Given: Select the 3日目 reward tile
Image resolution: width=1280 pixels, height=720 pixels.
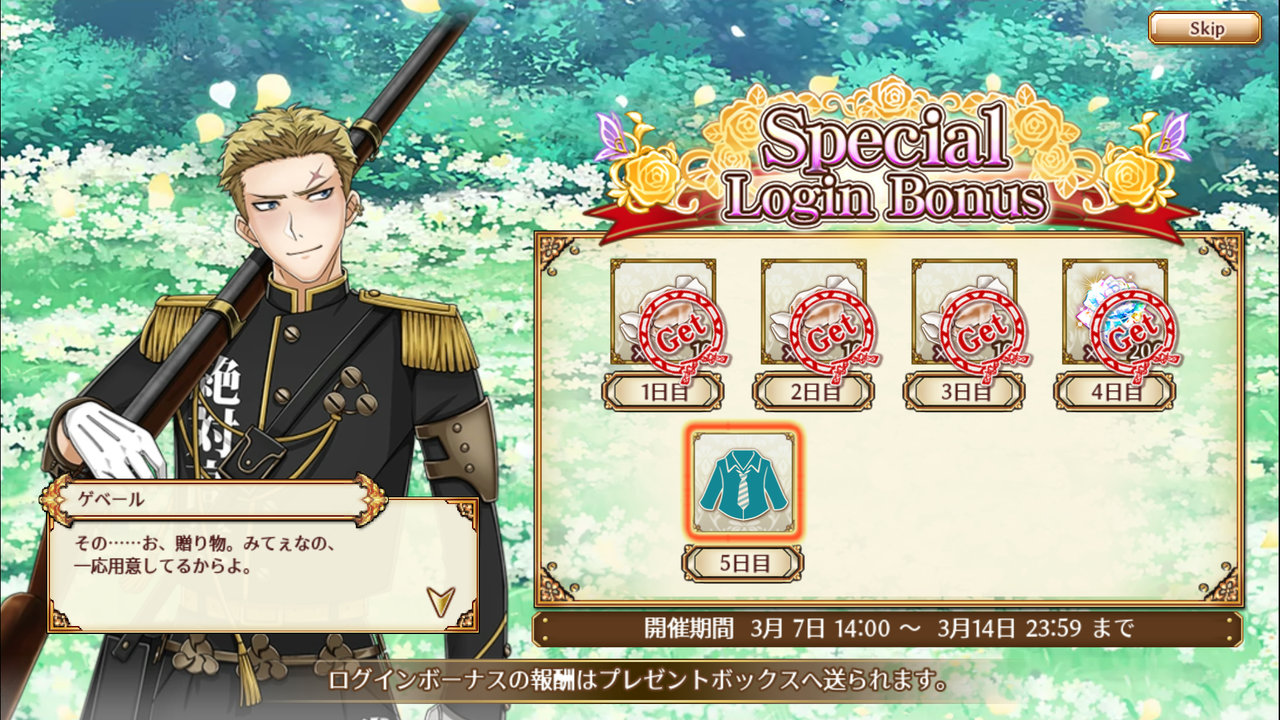Looking at the screenshot, I should pyautogui.click(x=964, y=313).
